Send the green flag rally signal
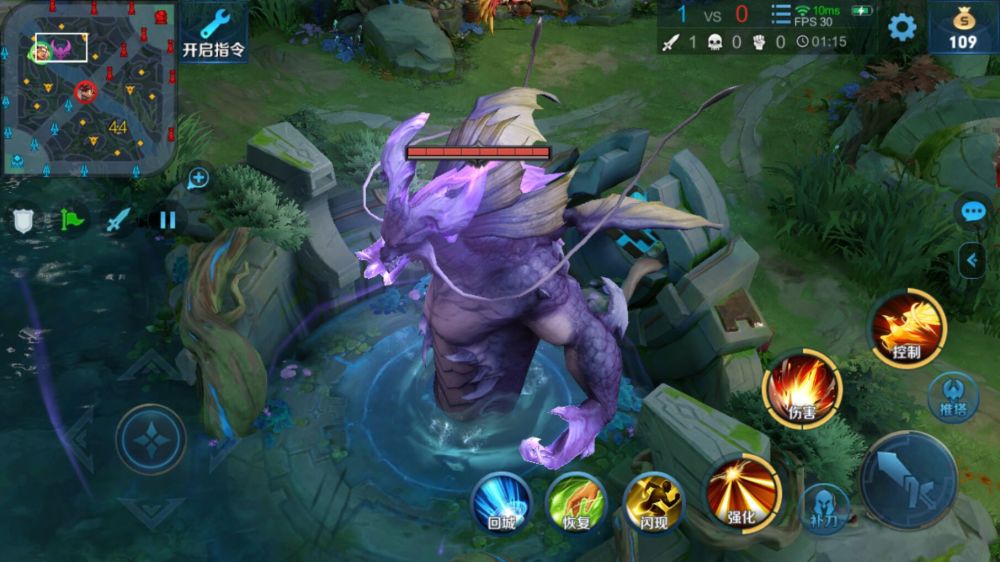 pos(73,219)
